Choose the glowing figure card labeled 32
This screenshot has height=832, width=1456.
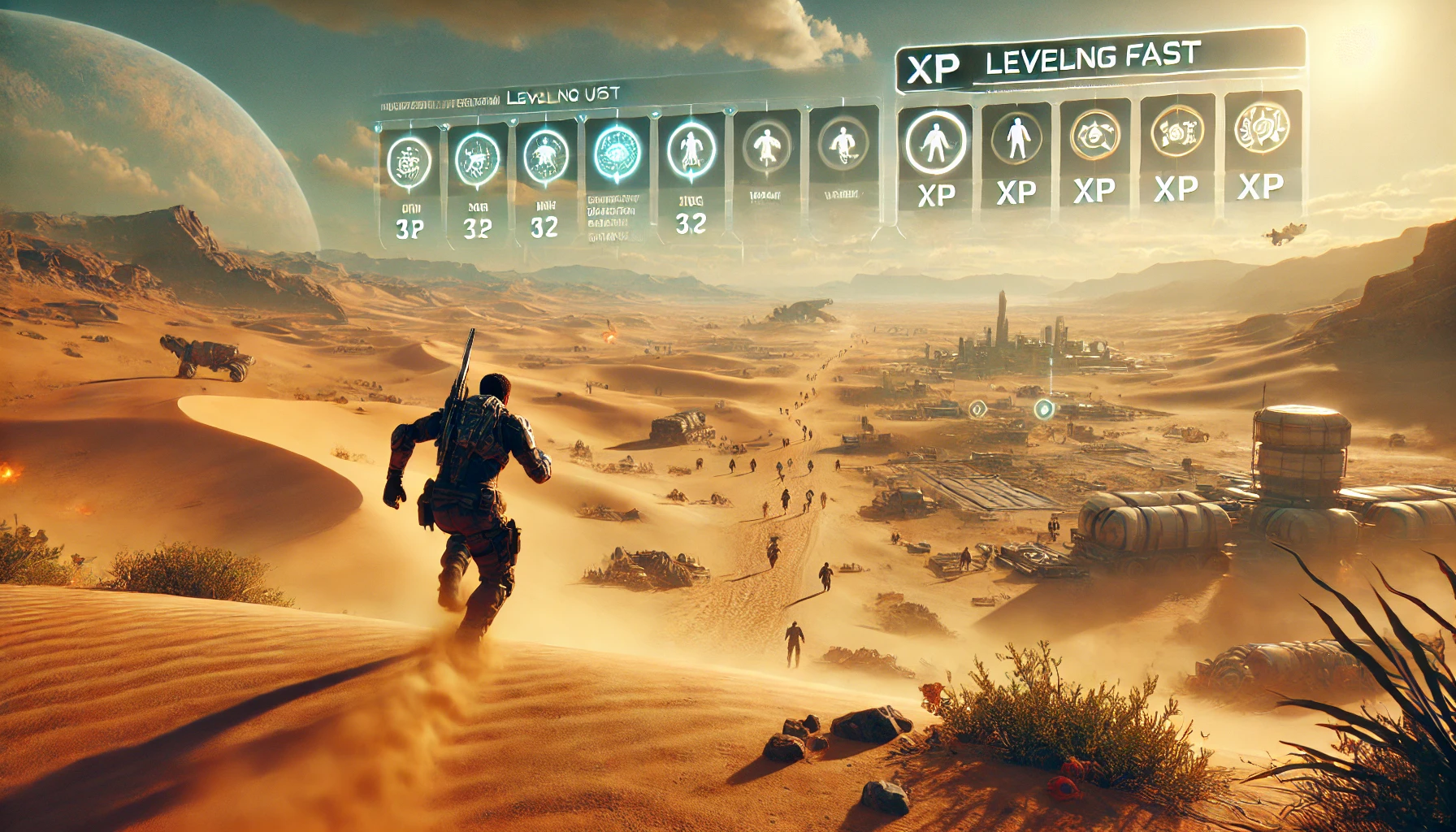click(x=691, y=177)
